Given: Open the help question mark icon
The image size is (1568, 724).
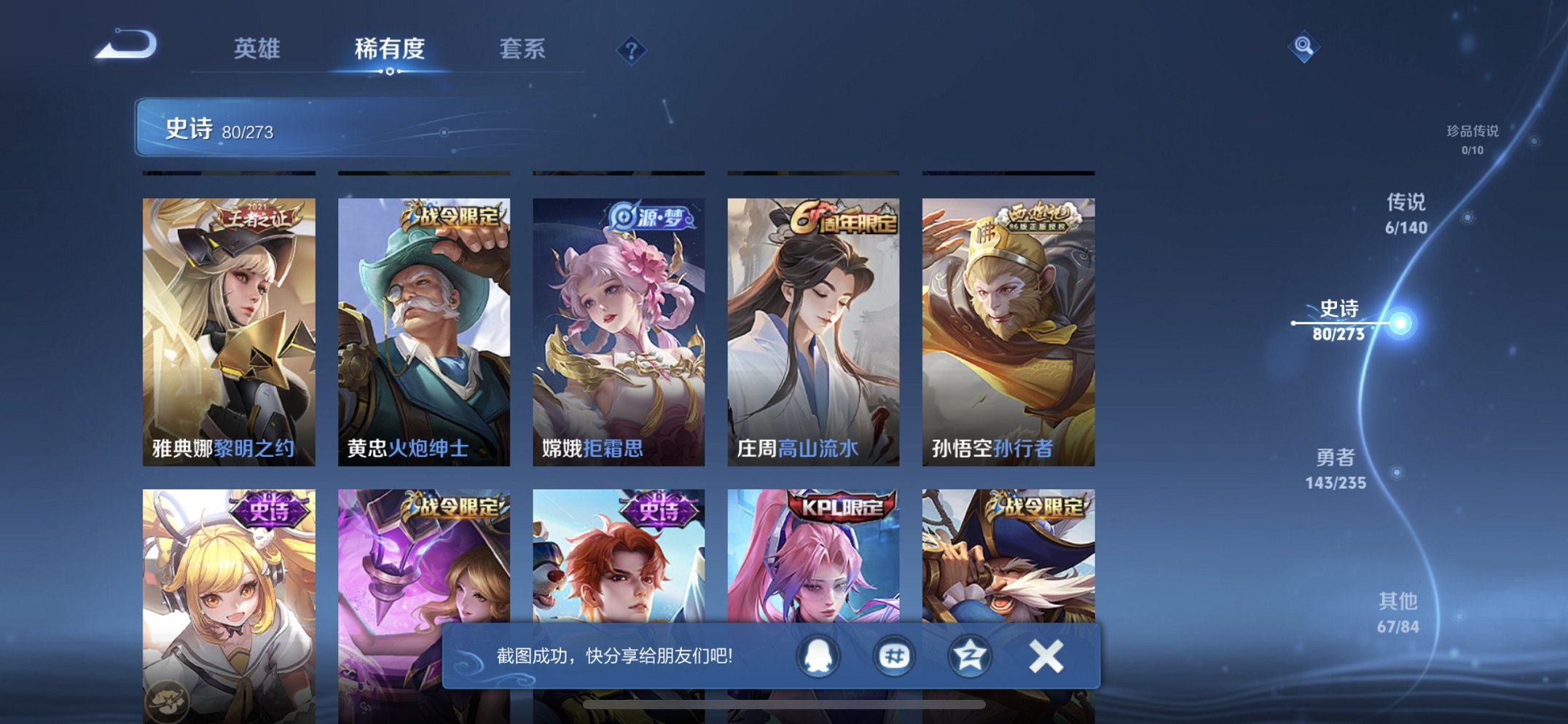Looking at the screenshot, I should coord(632,49).
